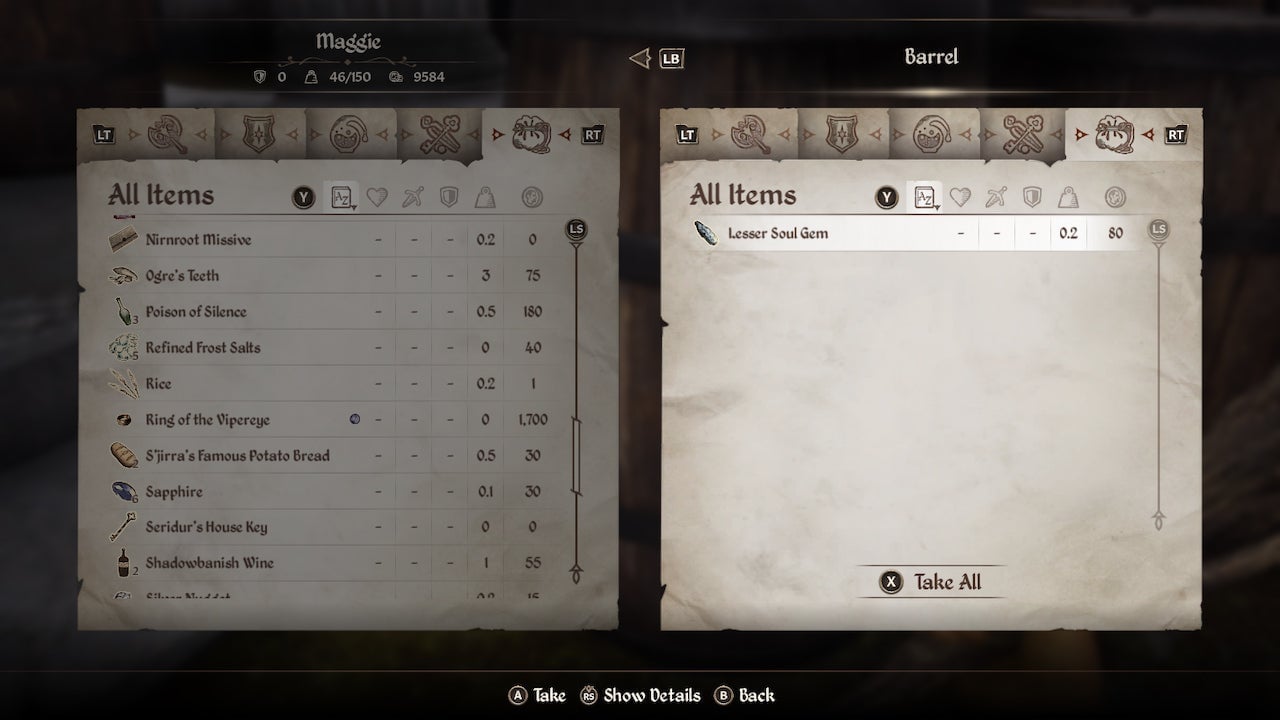Select the Barrel header title
This screenshot has height=720, width=1280.
tap(931, 57)
